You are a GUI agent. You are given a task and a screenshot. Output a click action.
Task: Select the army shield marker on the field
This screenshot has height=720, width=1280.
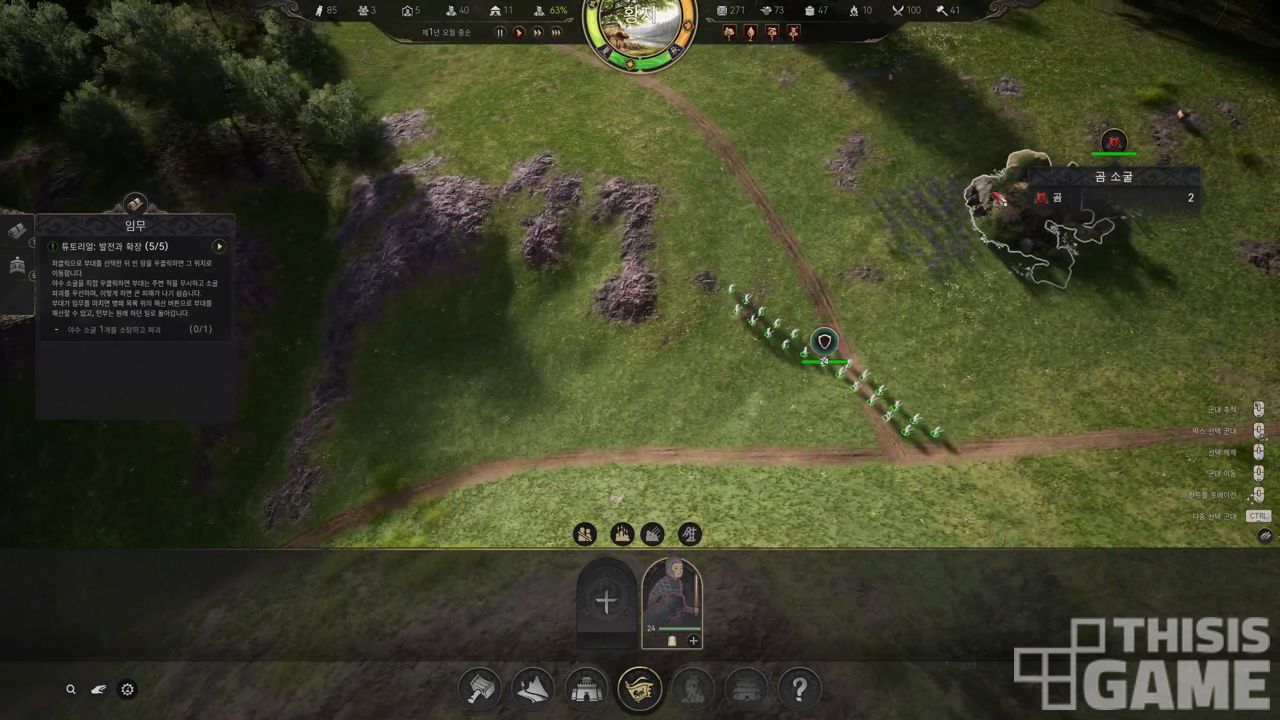tap(824, 342)
